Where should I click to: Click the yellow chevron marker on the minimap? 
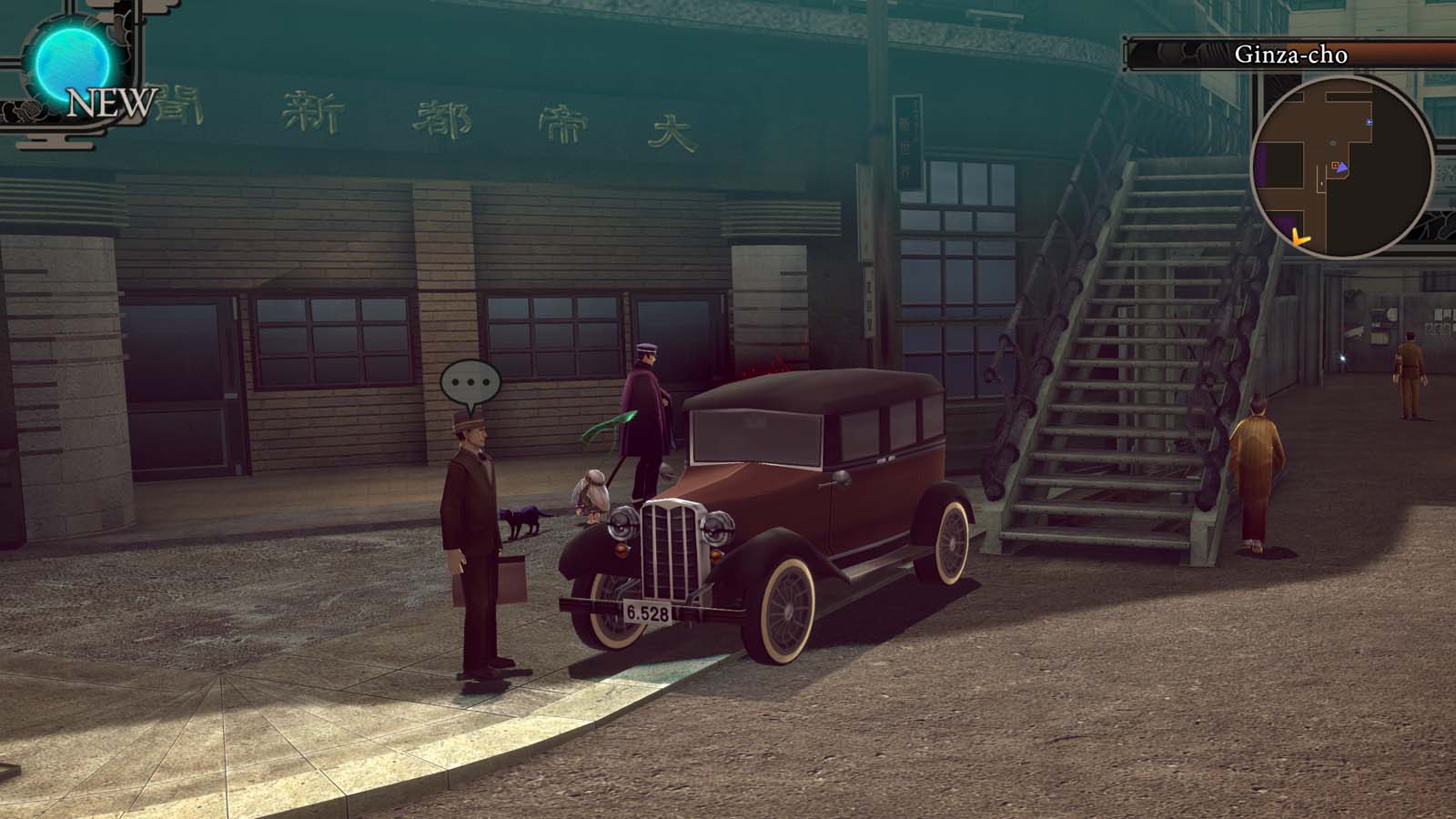pos(1299,238)
